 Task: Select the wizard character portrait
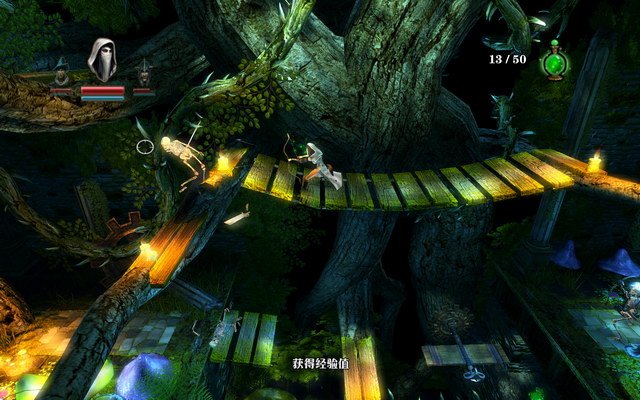pyautogui.click(x=62, y=73)
